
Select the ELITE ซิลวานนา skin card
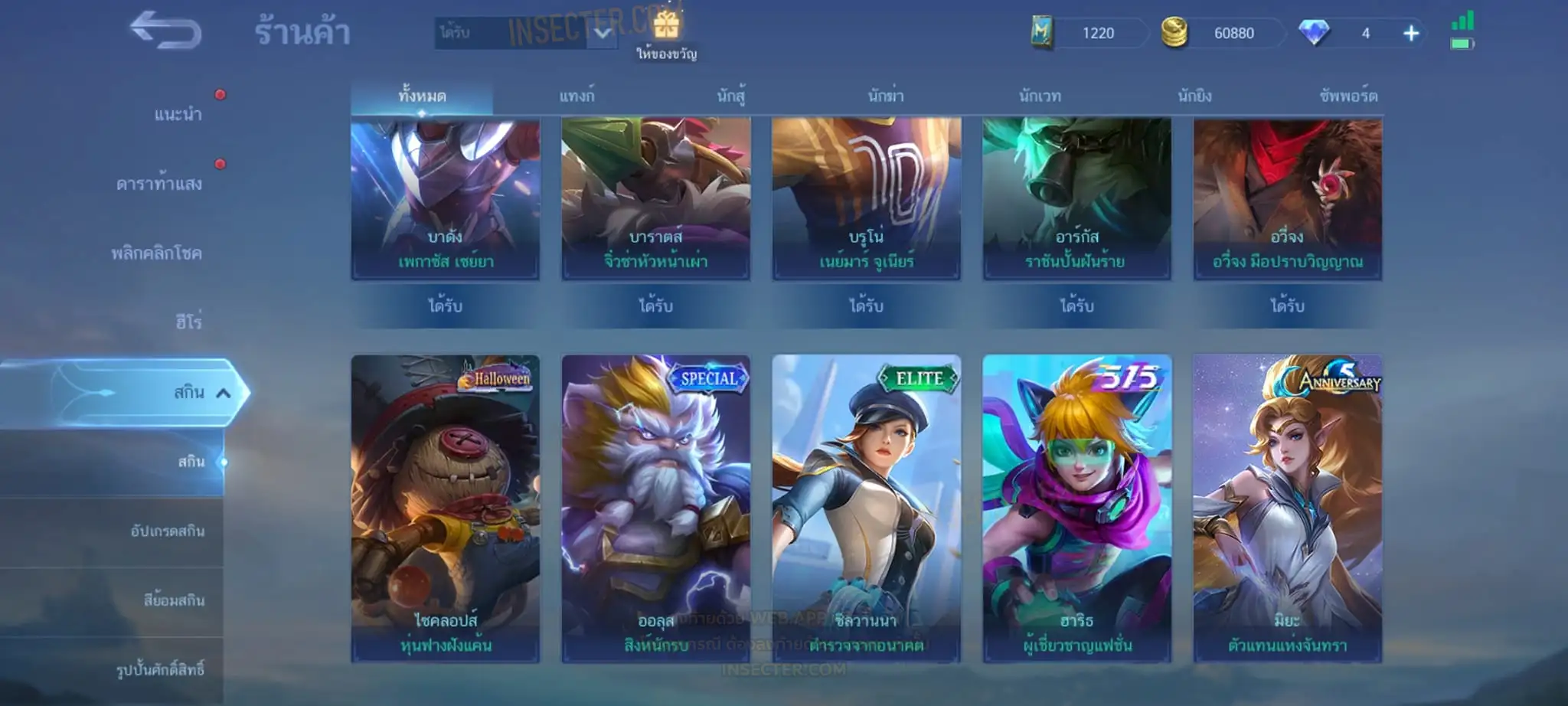(x=866, y=508)
